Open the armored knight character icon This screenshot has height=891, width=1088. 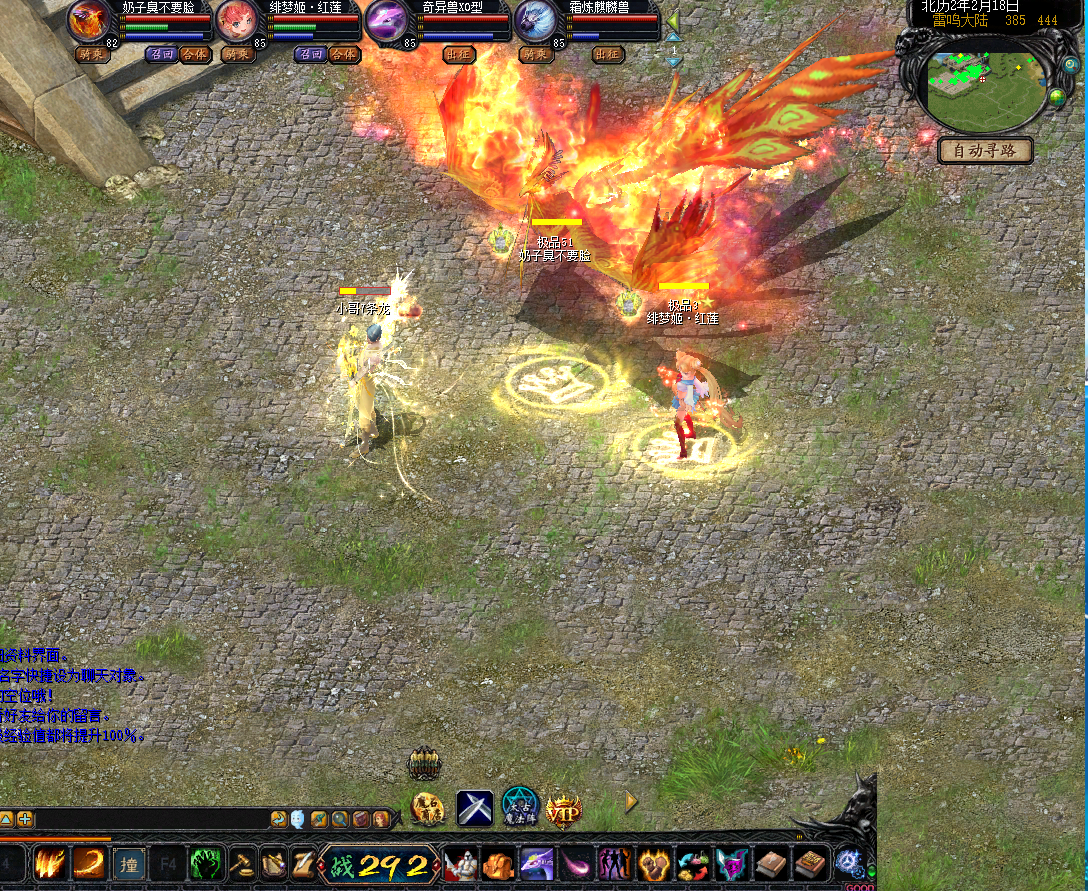tap(461, 864)
